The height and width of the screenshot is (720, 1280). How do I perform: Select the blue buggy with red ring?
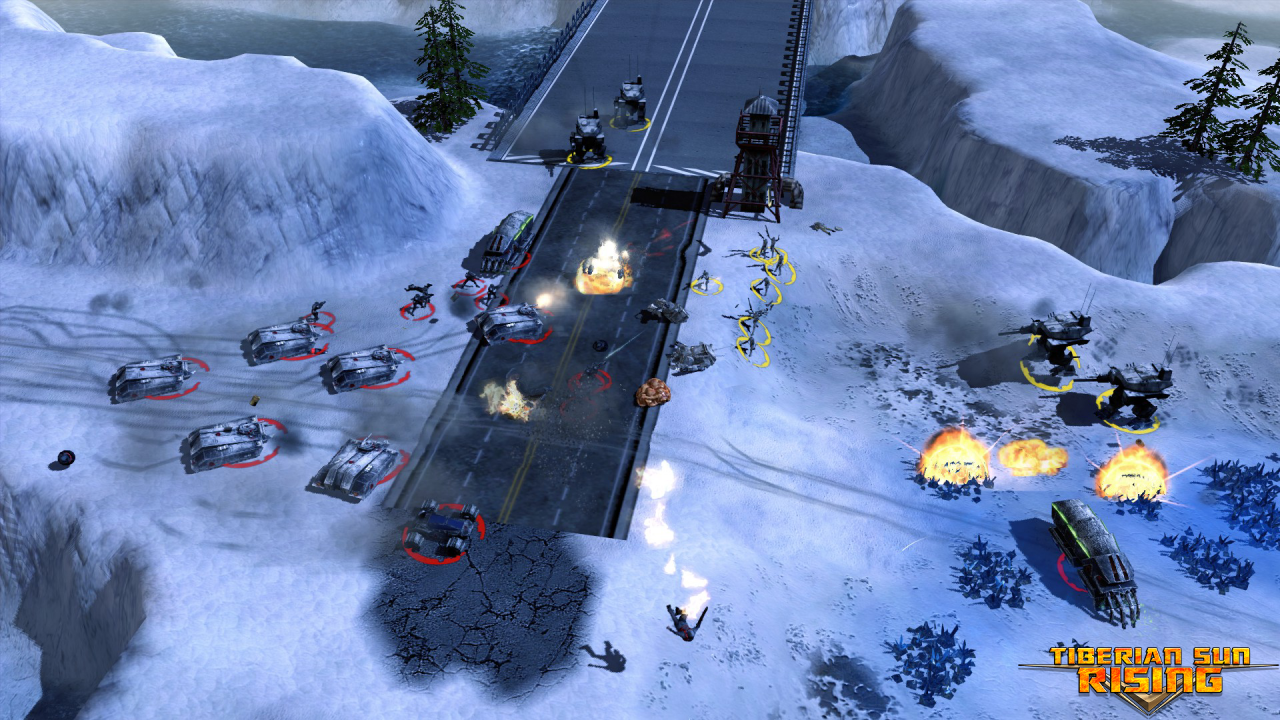(x=442, y=527)
